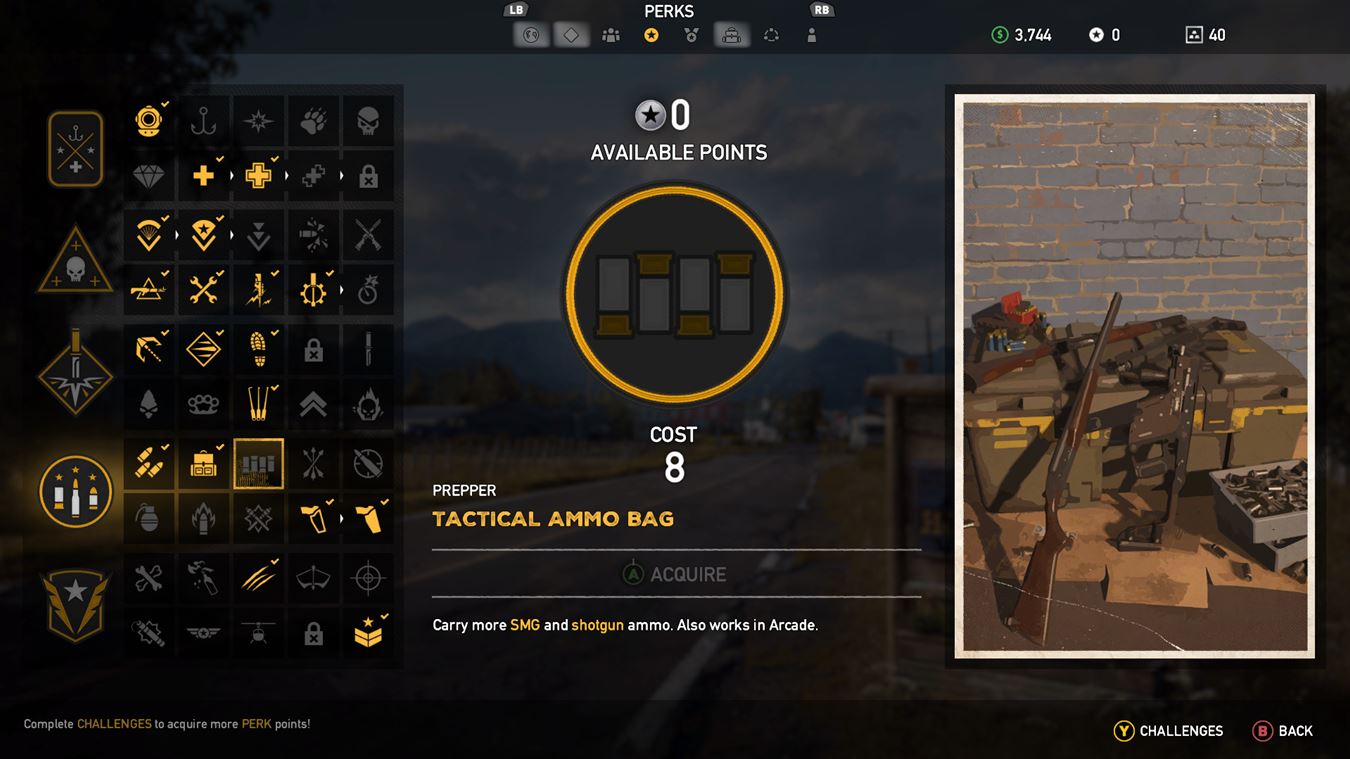Open the anchor category in the sidebar
Image resolution: width=1350 pixels, height=759 pixels.
pyautogui.click(x=75, y=148)
